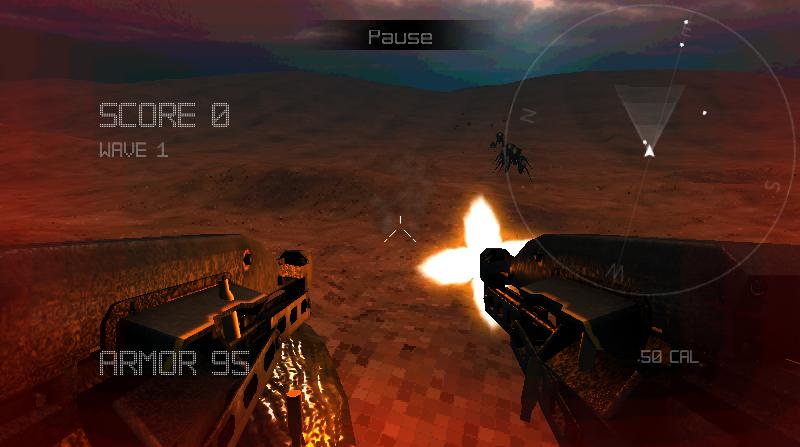Click the Pause button
This screenshot has width=800, height=447.
400,37
